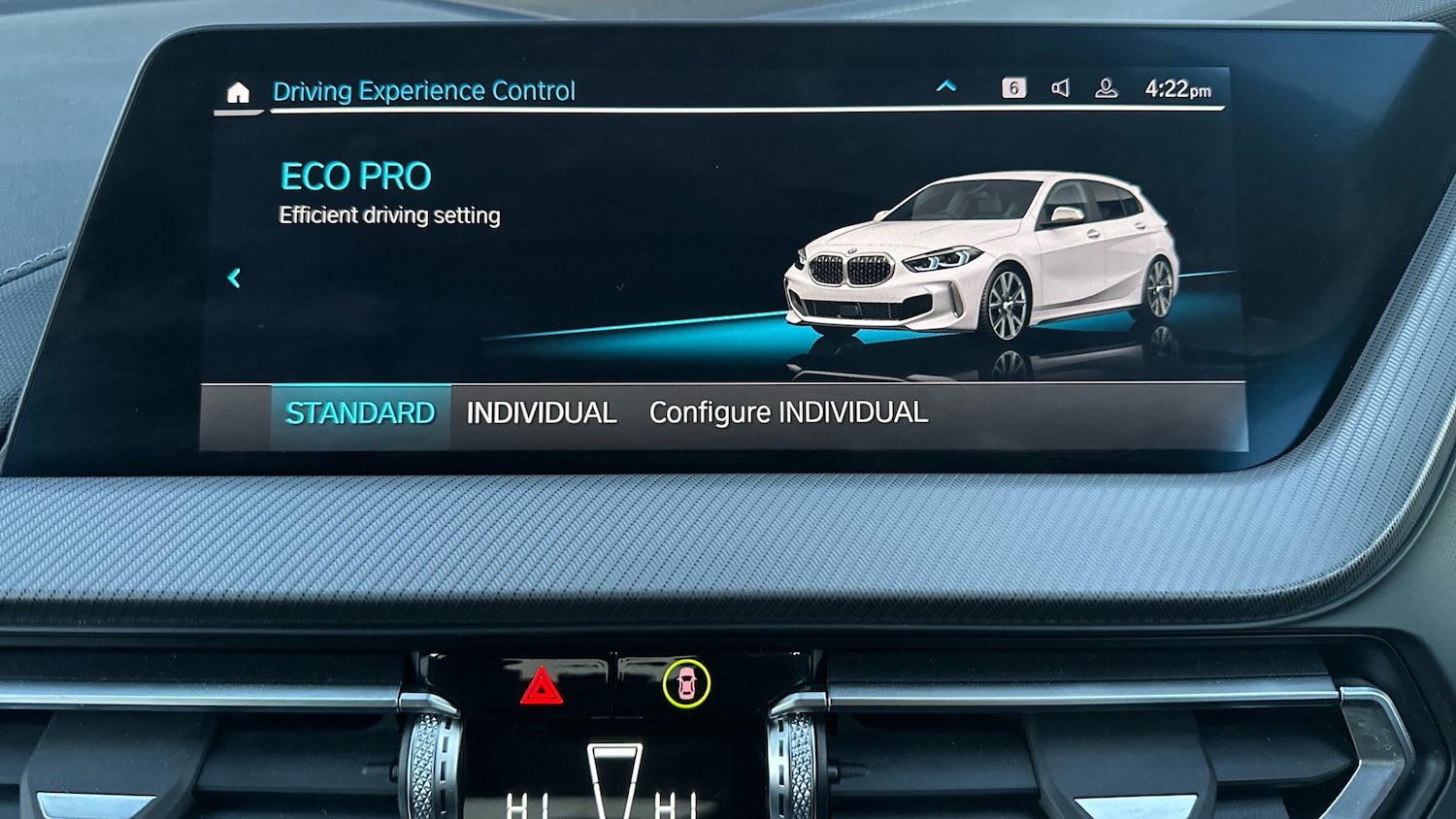Open the driver profile icon

click(x=1107, y=87)
